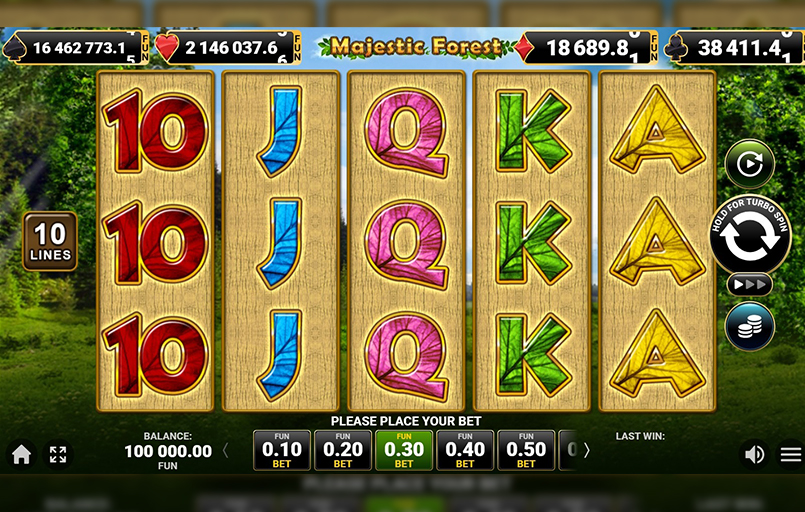
Task: View the diamonds jackpot panel
Action: (x=589, y=47)
